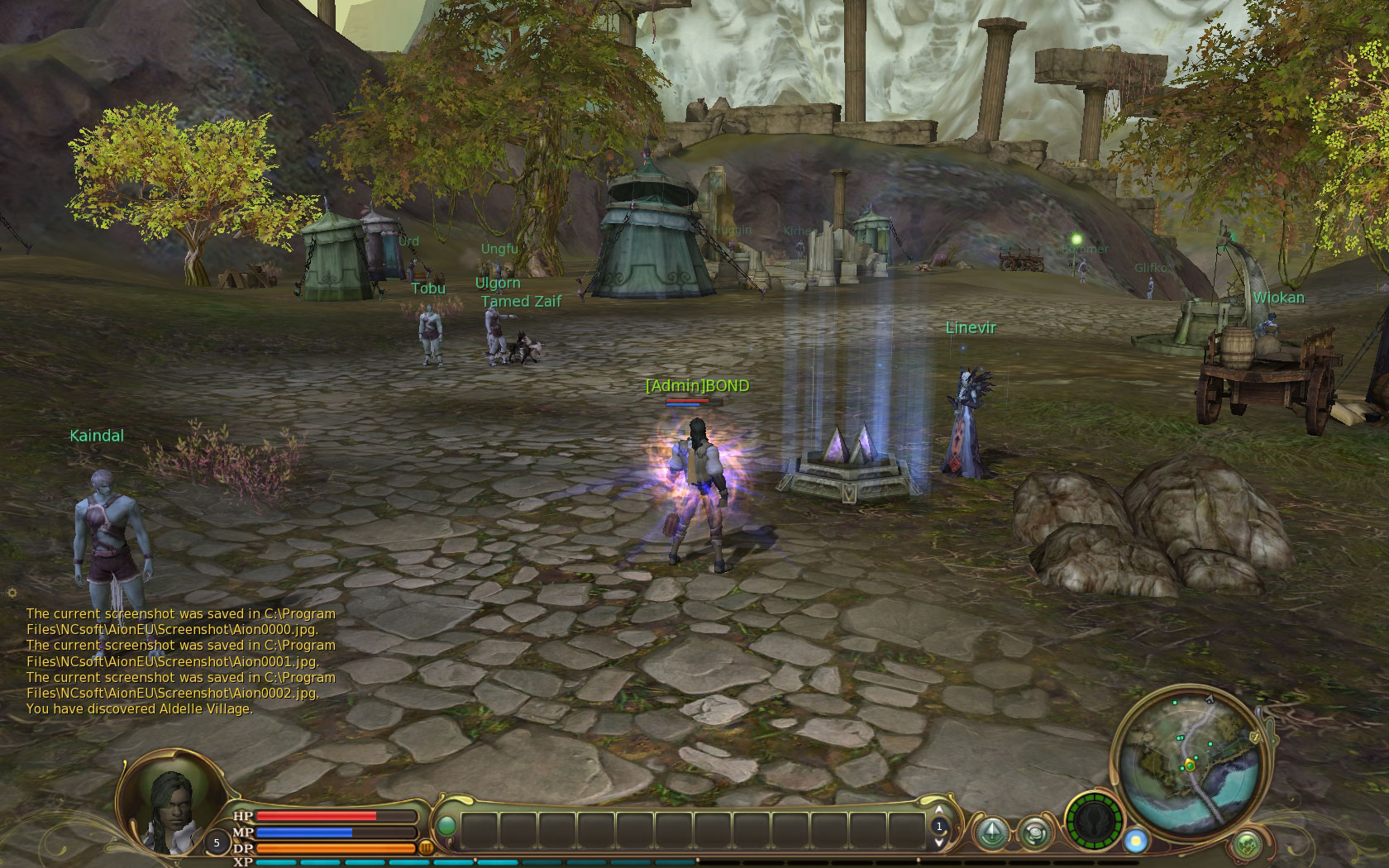Click the black wings flight gauge

[x=1093, y=823]
